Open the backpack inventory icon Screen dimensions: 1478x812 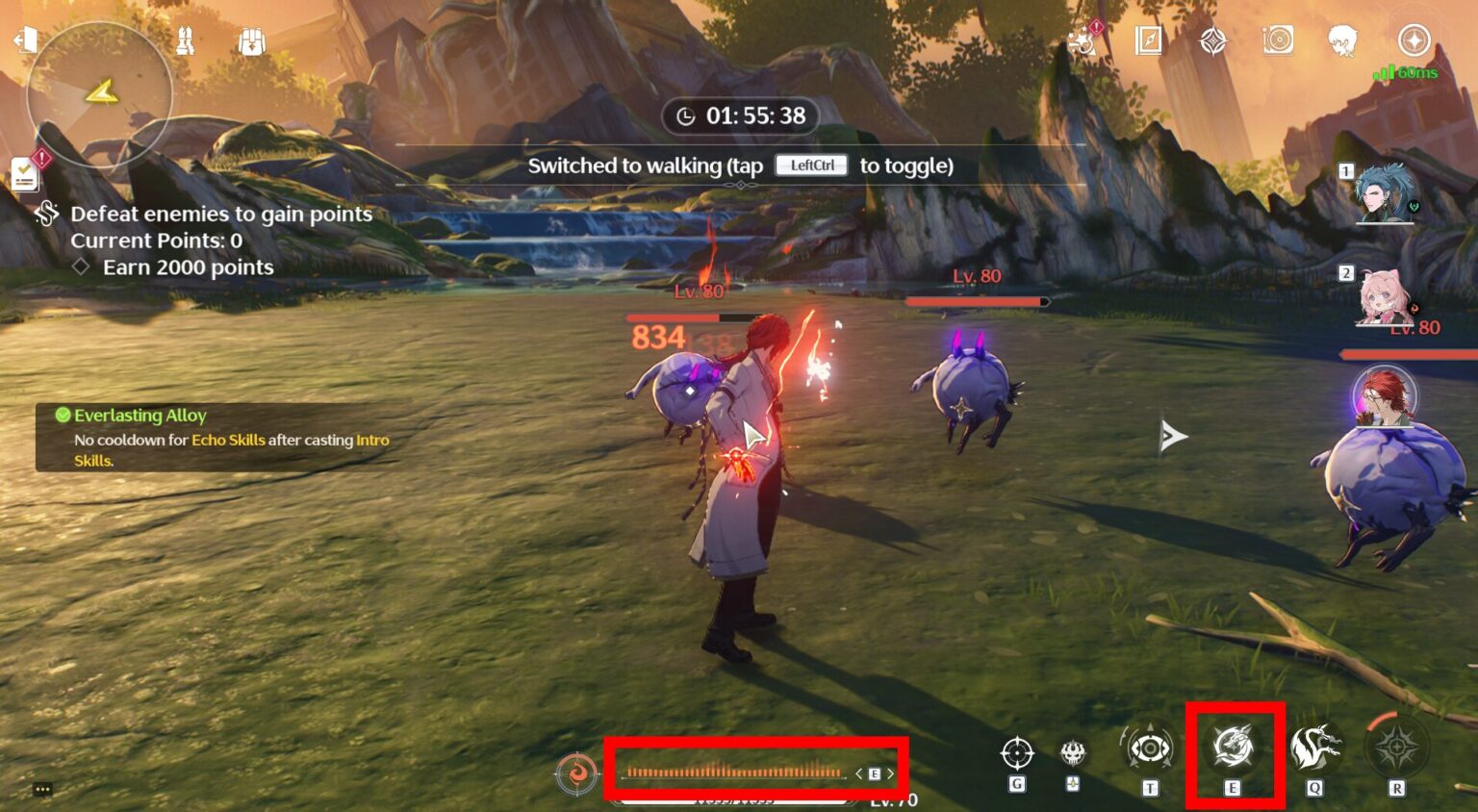[250, 40]
